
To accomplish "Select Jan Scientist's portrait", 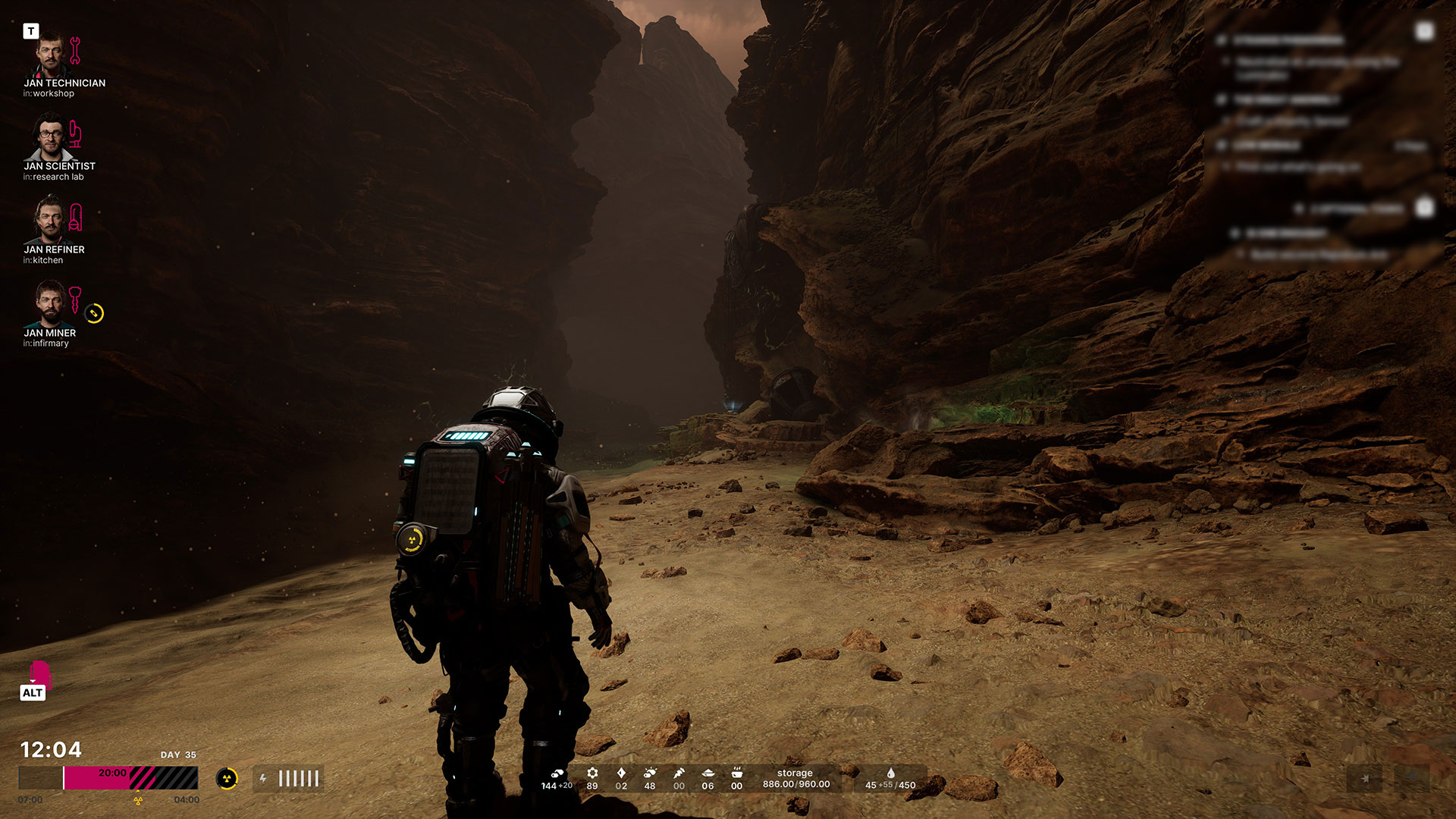I will (51, 137).
